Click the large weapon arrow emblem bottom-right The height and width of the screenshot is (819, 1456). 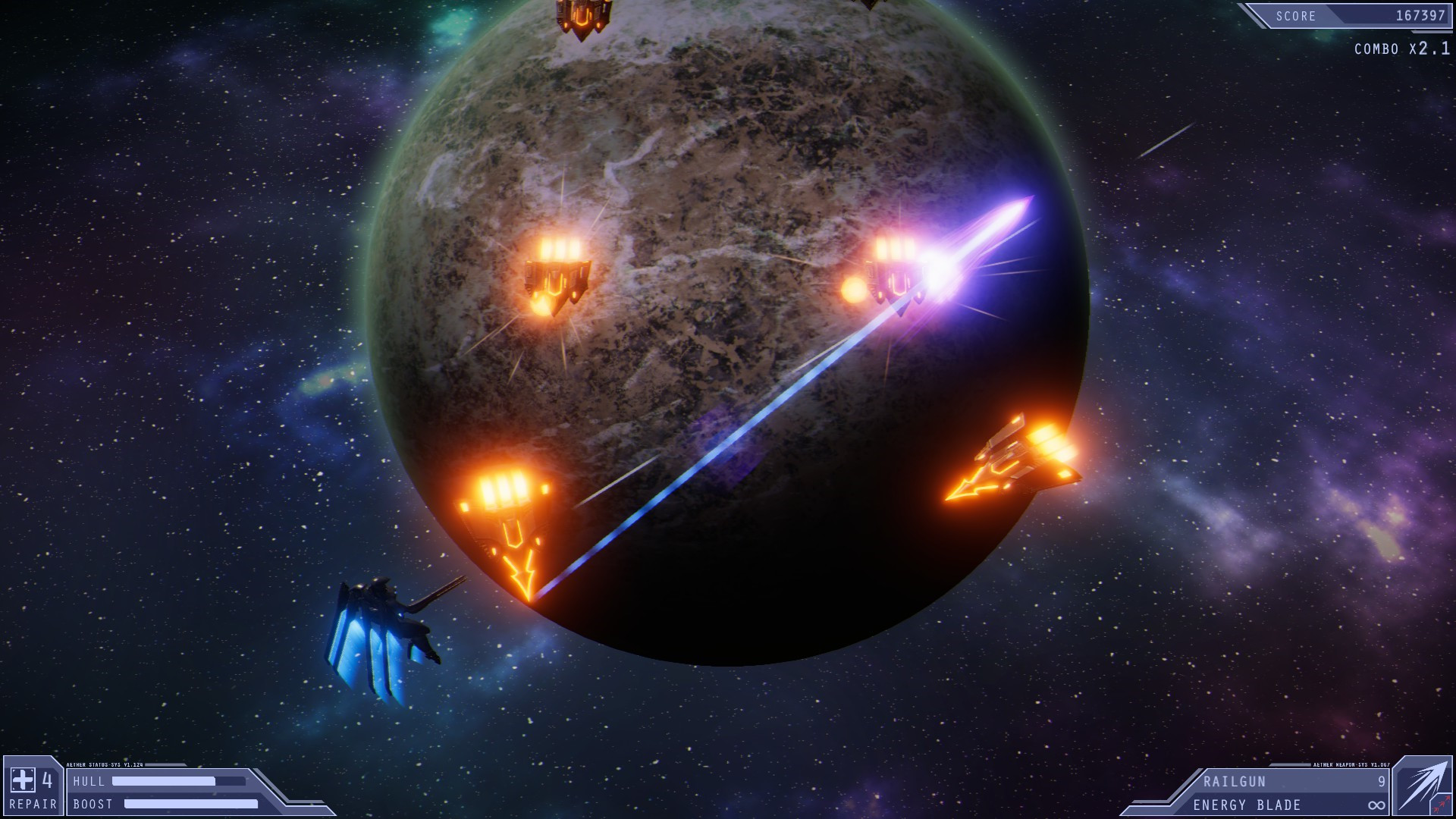[x=1424, y=785]
